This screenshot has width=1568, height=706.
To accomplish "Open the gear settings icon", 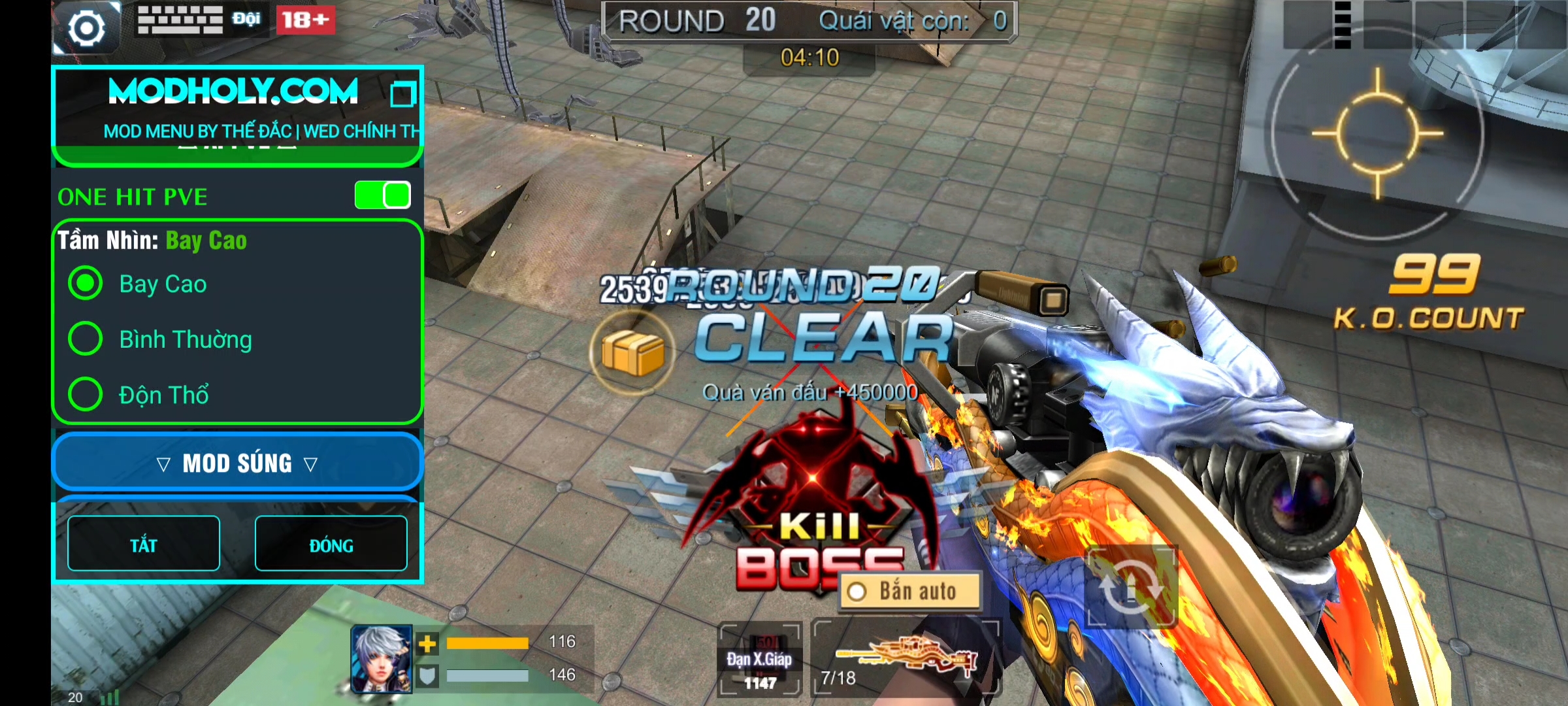I will (x=86, y=28).
